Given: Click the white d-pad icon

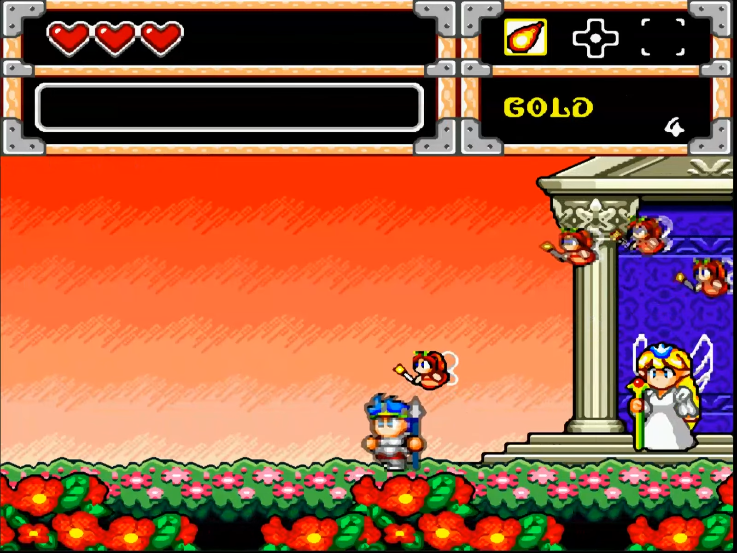Looking at the screenshot, I should tap(594, 38).
